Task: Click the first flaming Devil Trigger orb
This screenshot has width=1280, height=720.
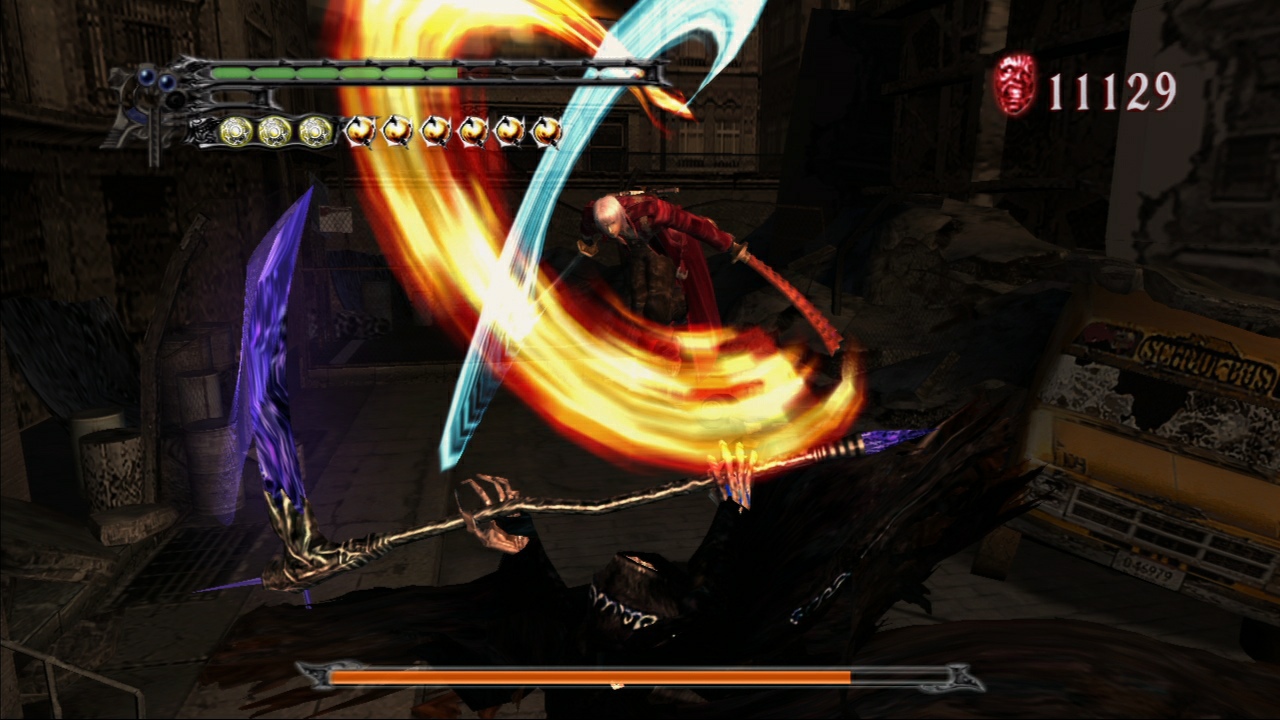Action: 360,128
